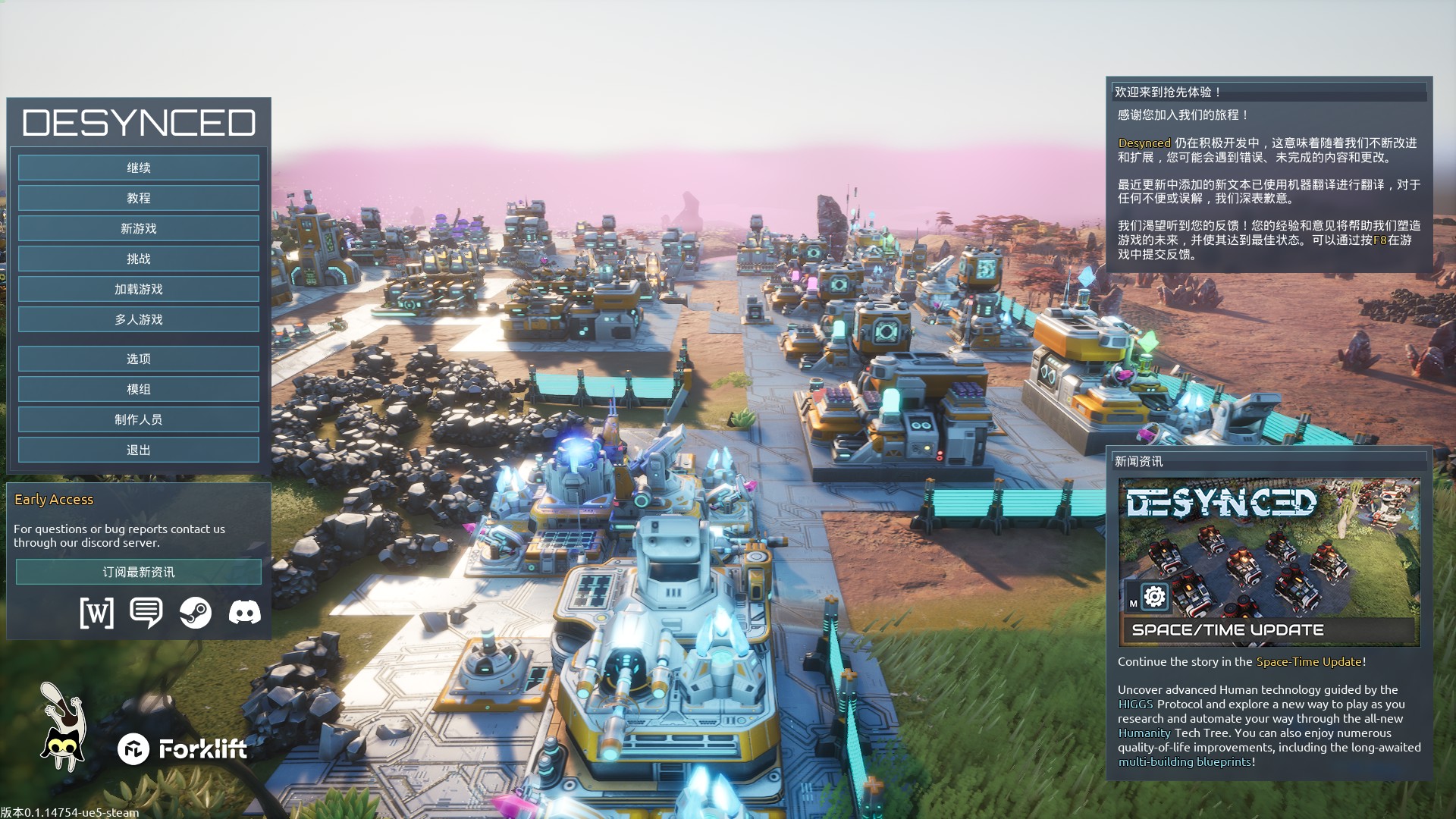Join the Discord server icon

[x=245, y=612]
